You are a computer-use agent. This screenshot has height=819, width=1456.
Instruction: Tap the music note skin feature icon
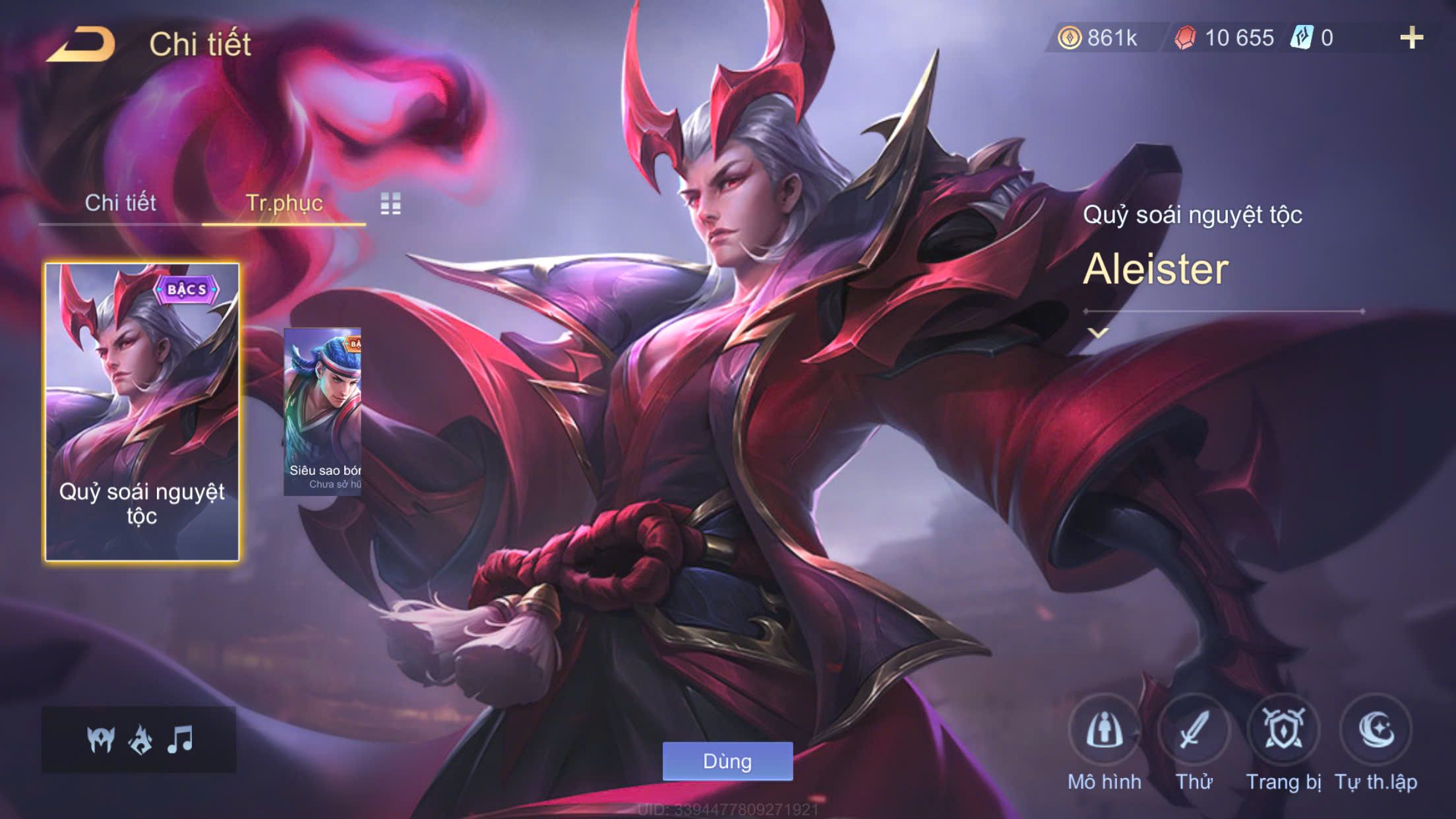(x=180, y=740)
